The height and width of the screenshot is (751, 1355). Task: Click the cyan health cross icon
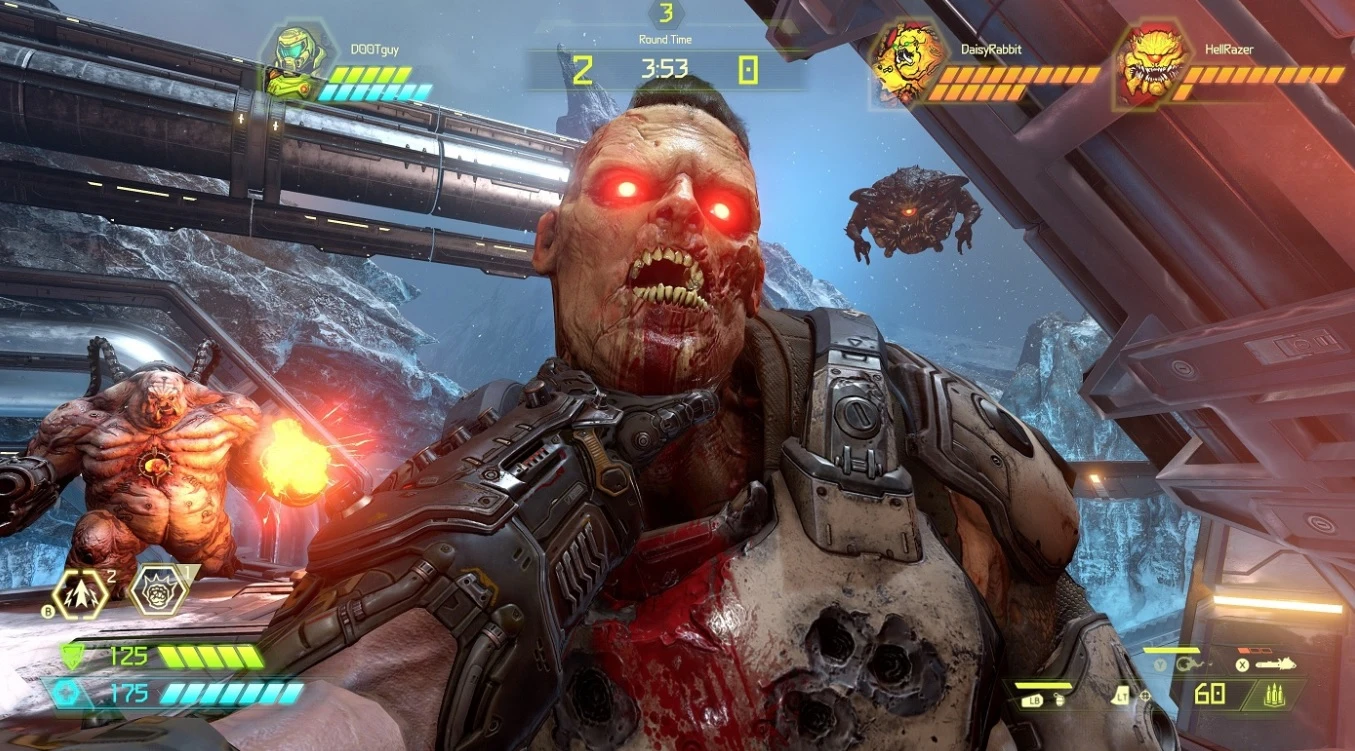pyautogui.click(x=67, y=693)
